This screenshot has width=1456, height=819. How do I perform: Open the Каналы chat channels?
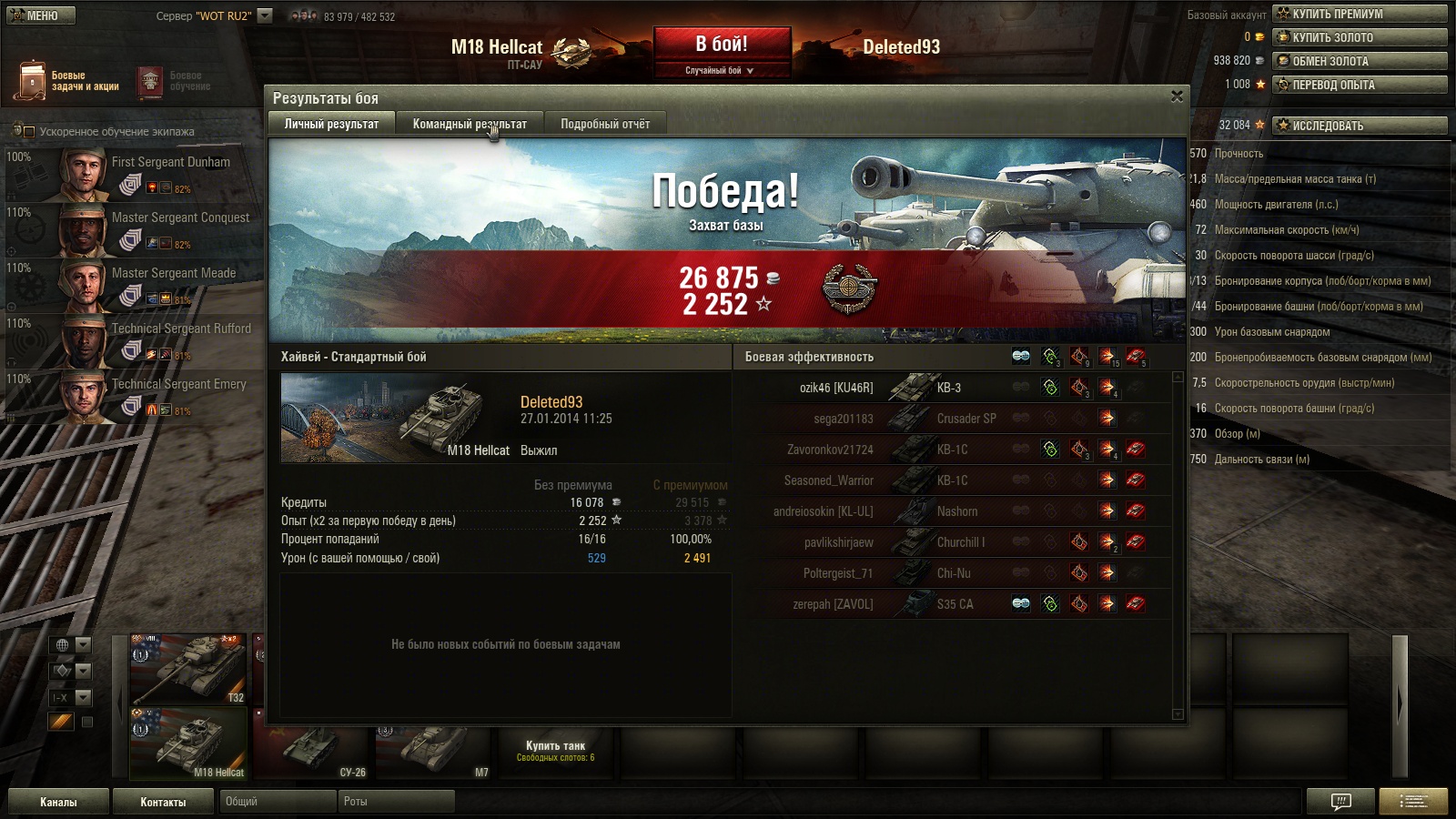coord(58,802)
